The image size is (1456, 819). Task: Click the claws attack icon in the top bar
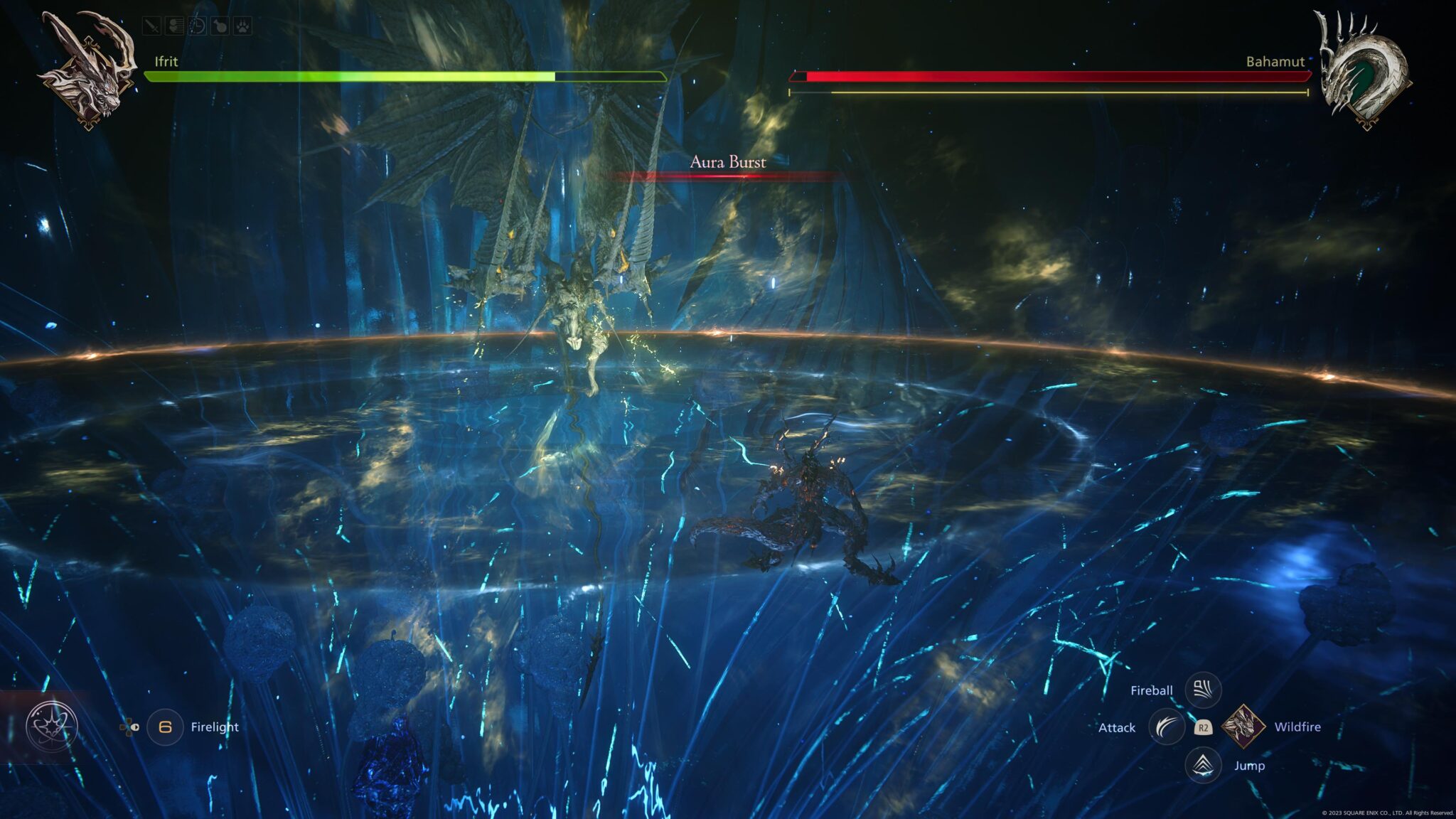point(174,23)
